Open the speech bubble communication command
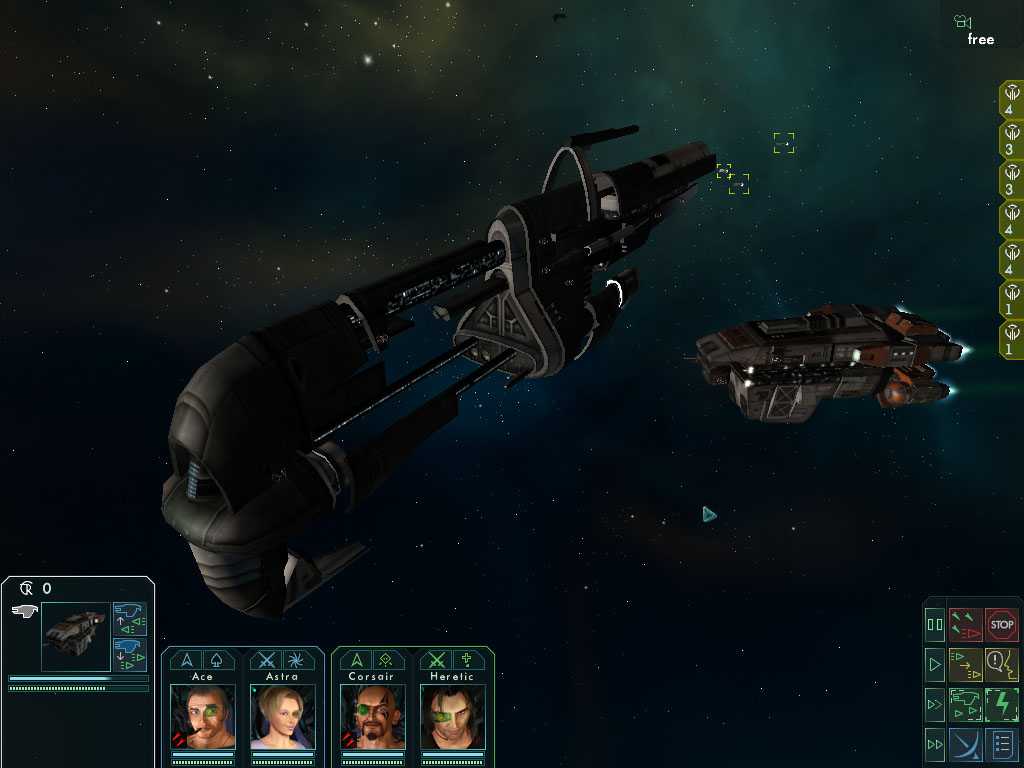Image resolution: width=1024 pixels, height=768 pixels. pos(1001,663)
